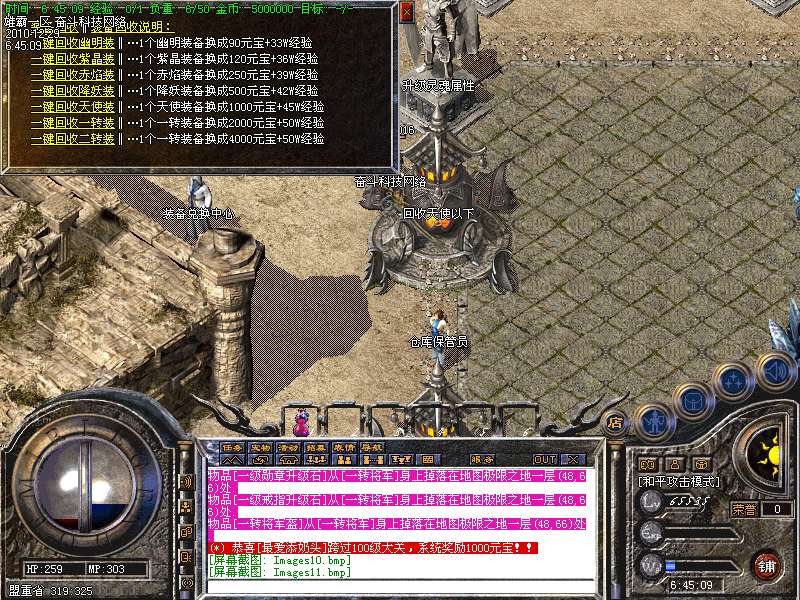Close the NPC recycle dialog

[x=405, y=11]
